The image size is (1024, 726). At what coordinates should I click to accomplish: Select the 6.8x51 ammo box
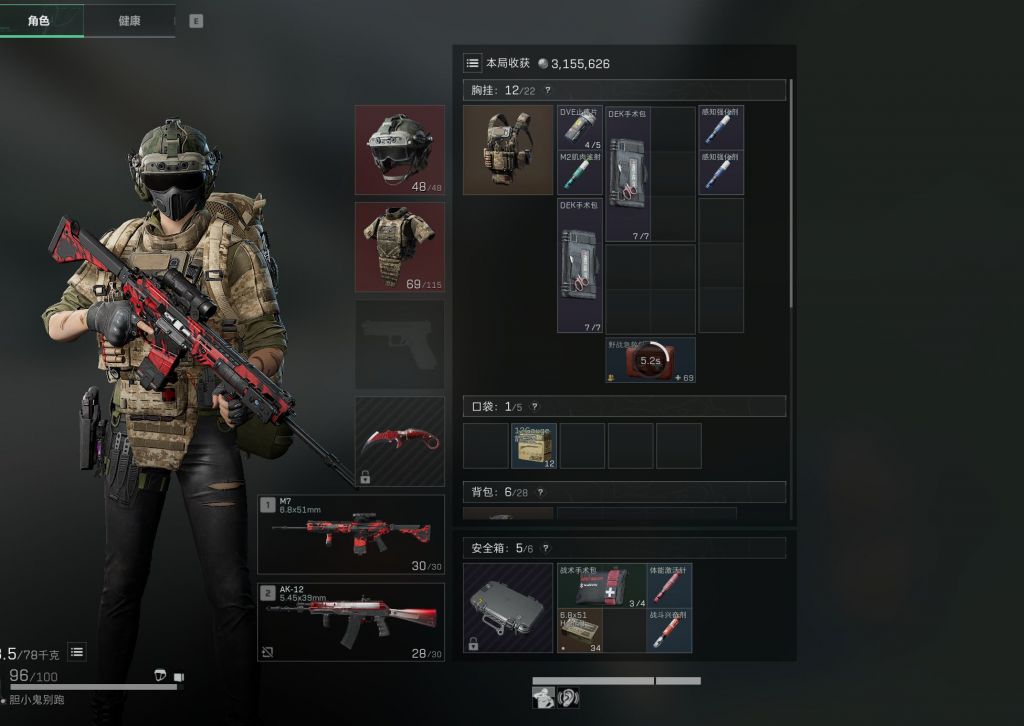point(580,631)
